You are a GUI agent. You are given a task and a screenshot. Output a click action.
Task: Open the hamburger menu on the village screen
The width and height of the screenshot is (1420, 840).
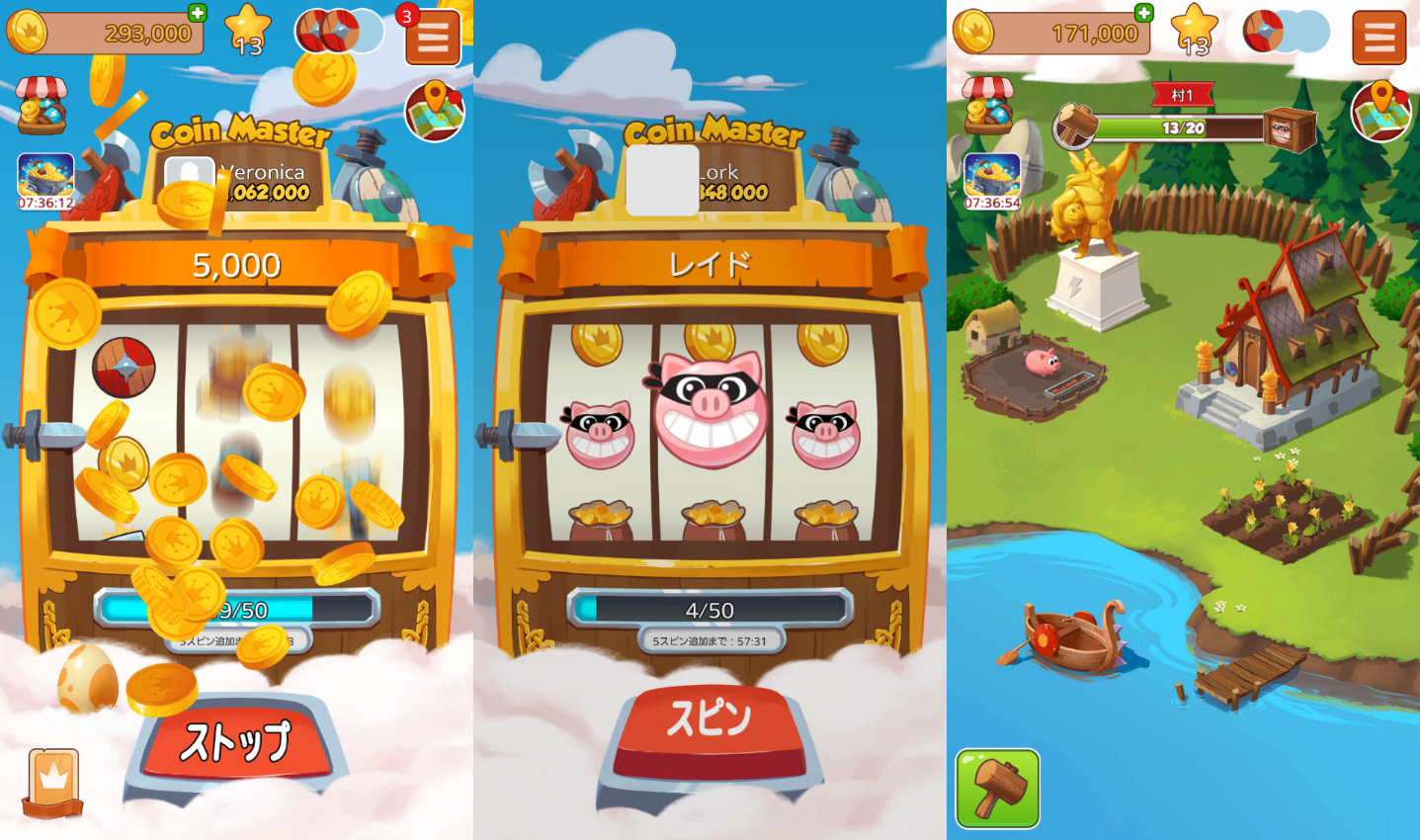pyautogui.click(x=1378, y=37)
